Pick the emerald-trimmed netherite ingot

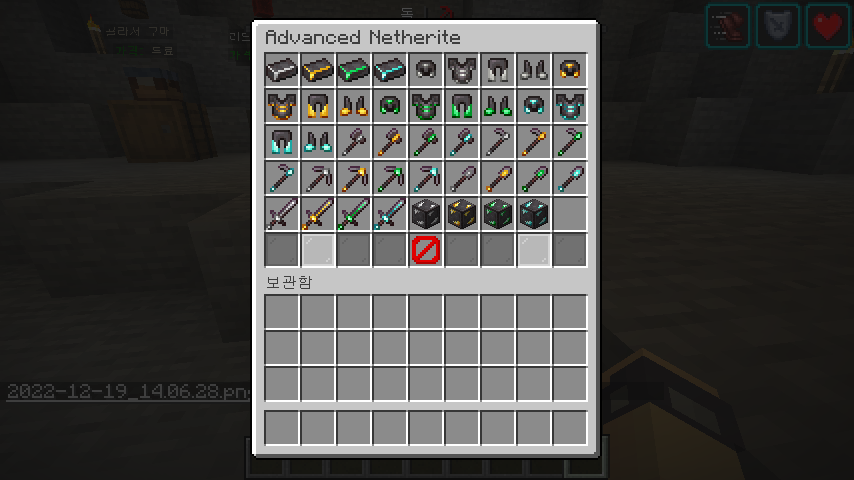tap(354, 70)
